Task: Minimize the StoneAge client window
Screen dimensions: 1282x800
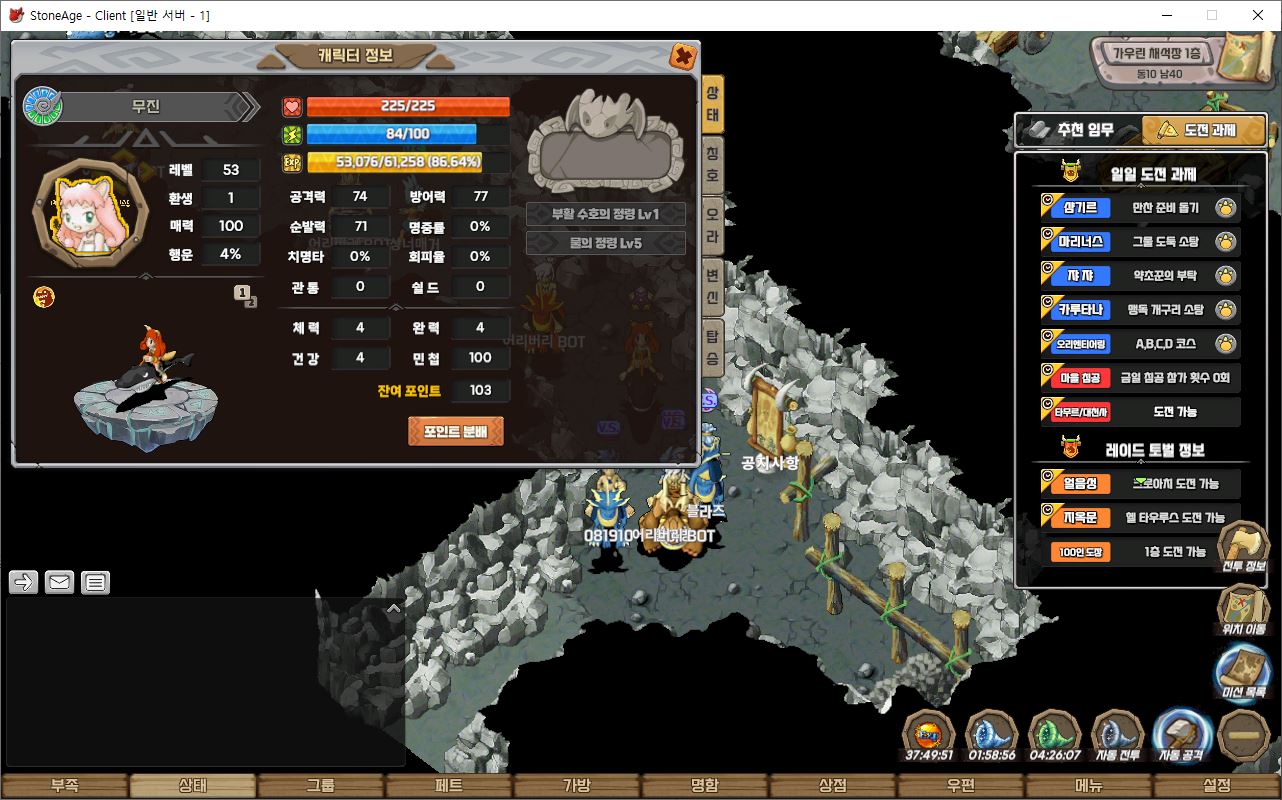Action: (1166, 15)
